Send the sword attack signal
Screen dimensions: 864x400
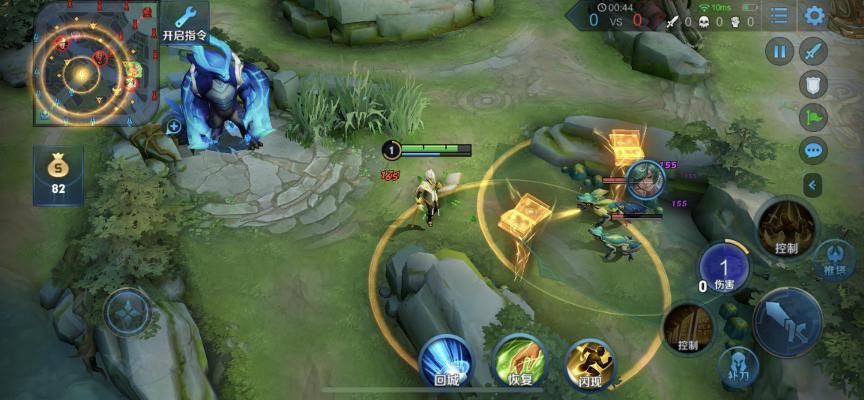pos(814,51)
